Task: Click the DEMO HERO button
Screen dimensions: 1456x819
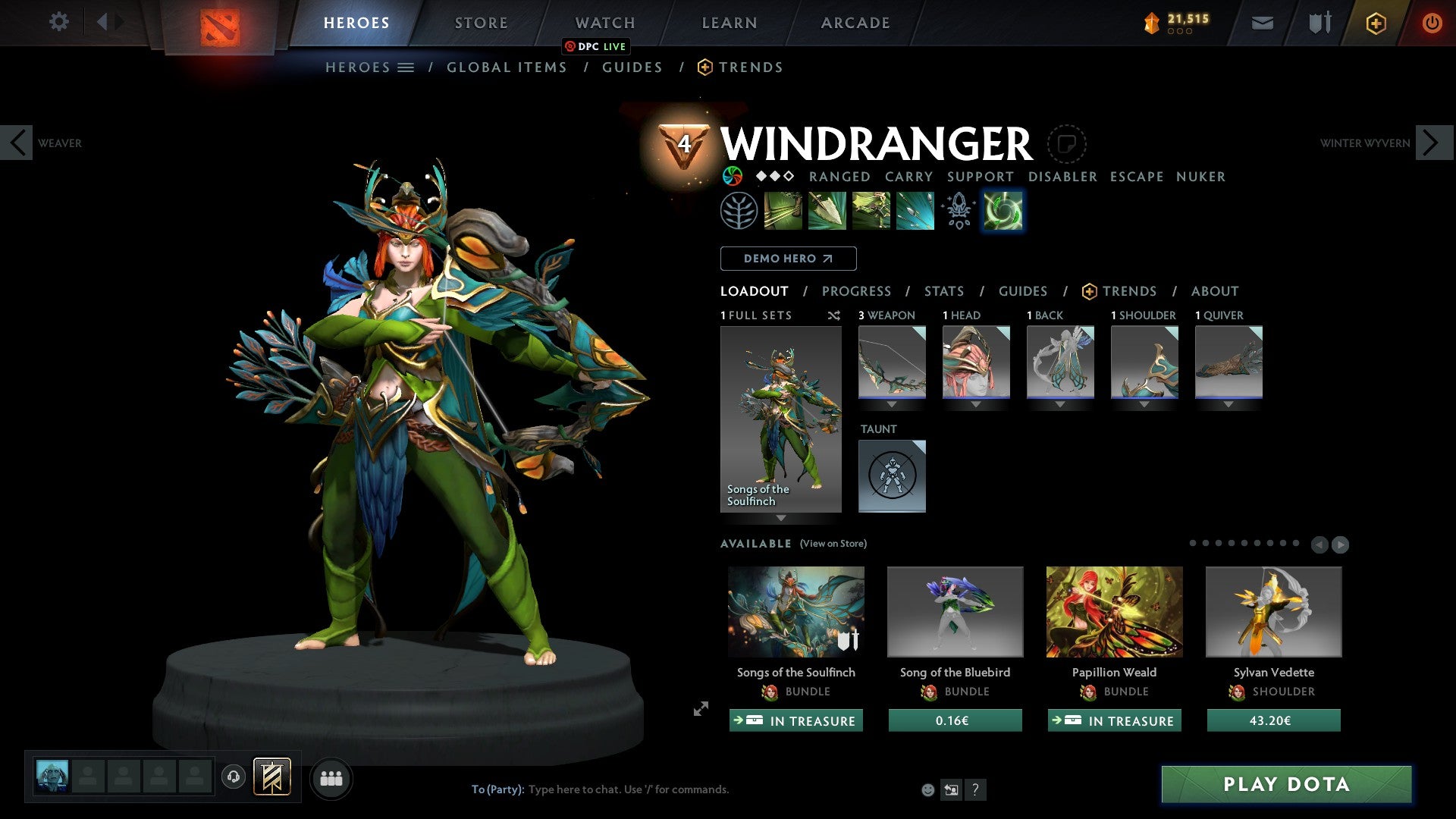Action: [x=787, y=258]
